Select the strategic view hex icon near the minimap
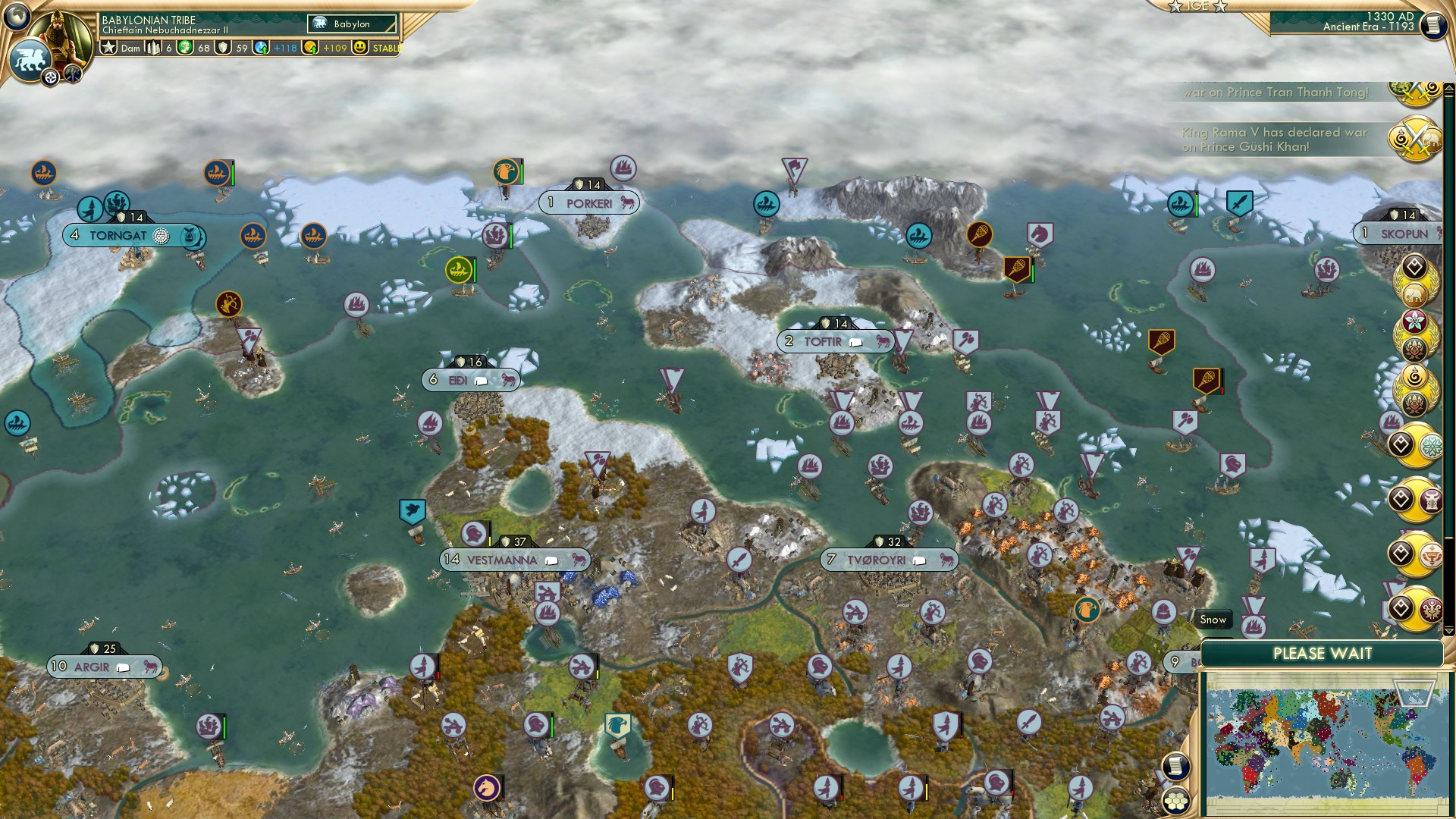1456x819 pixels. coord(1175,802)
